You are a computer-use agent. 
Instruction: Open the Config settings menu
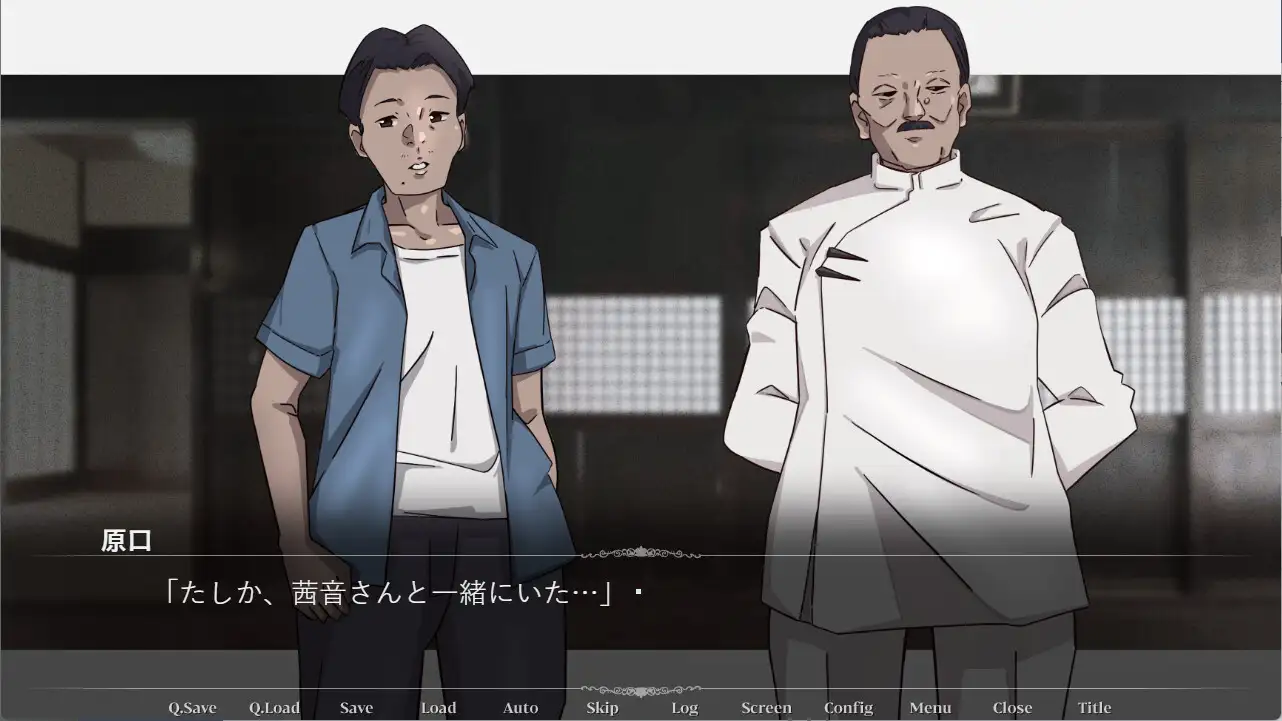click(848, 707)
